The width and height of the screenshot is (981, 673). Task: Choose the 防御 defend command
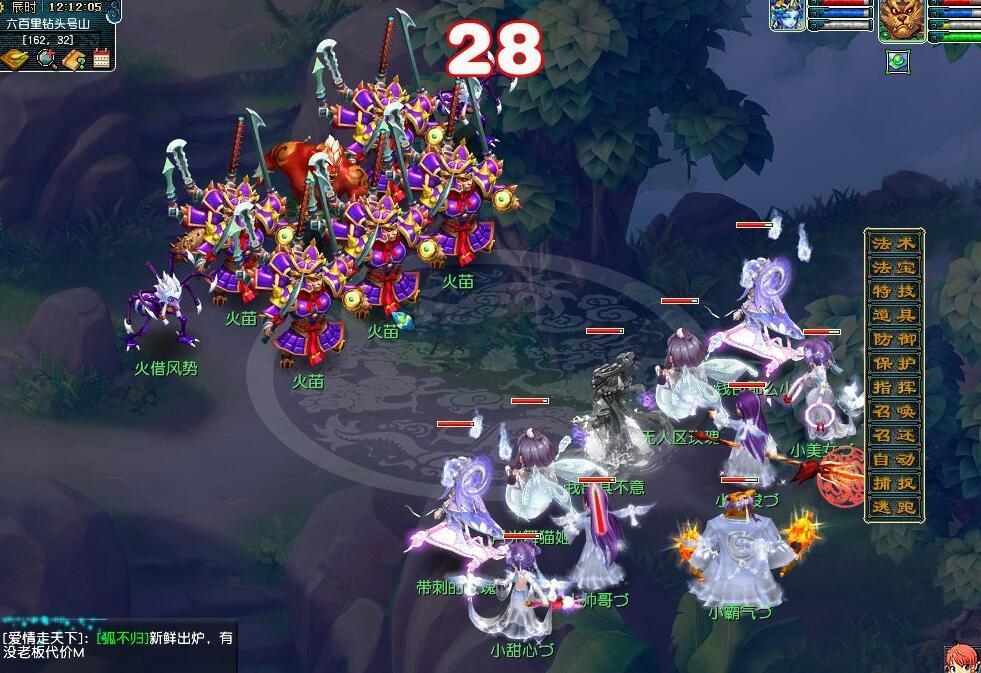tap(893, 339)
